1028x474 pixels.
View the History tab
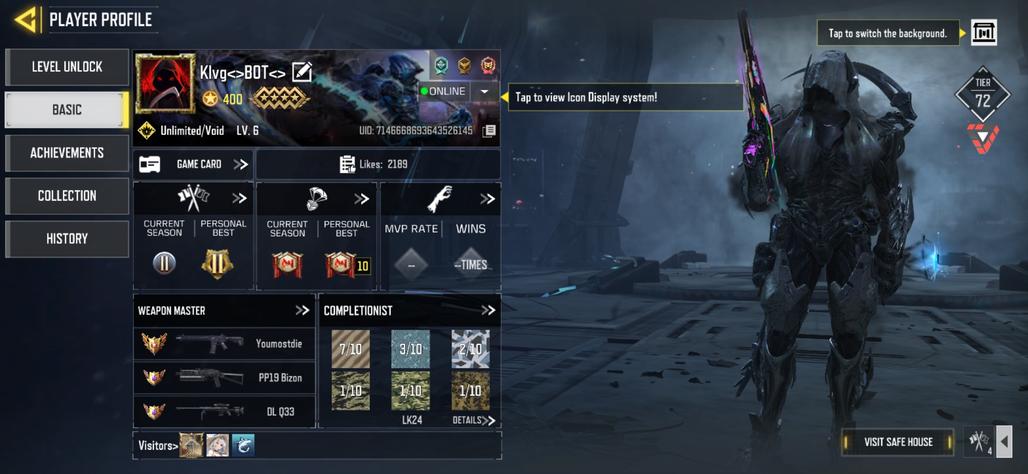67,239
